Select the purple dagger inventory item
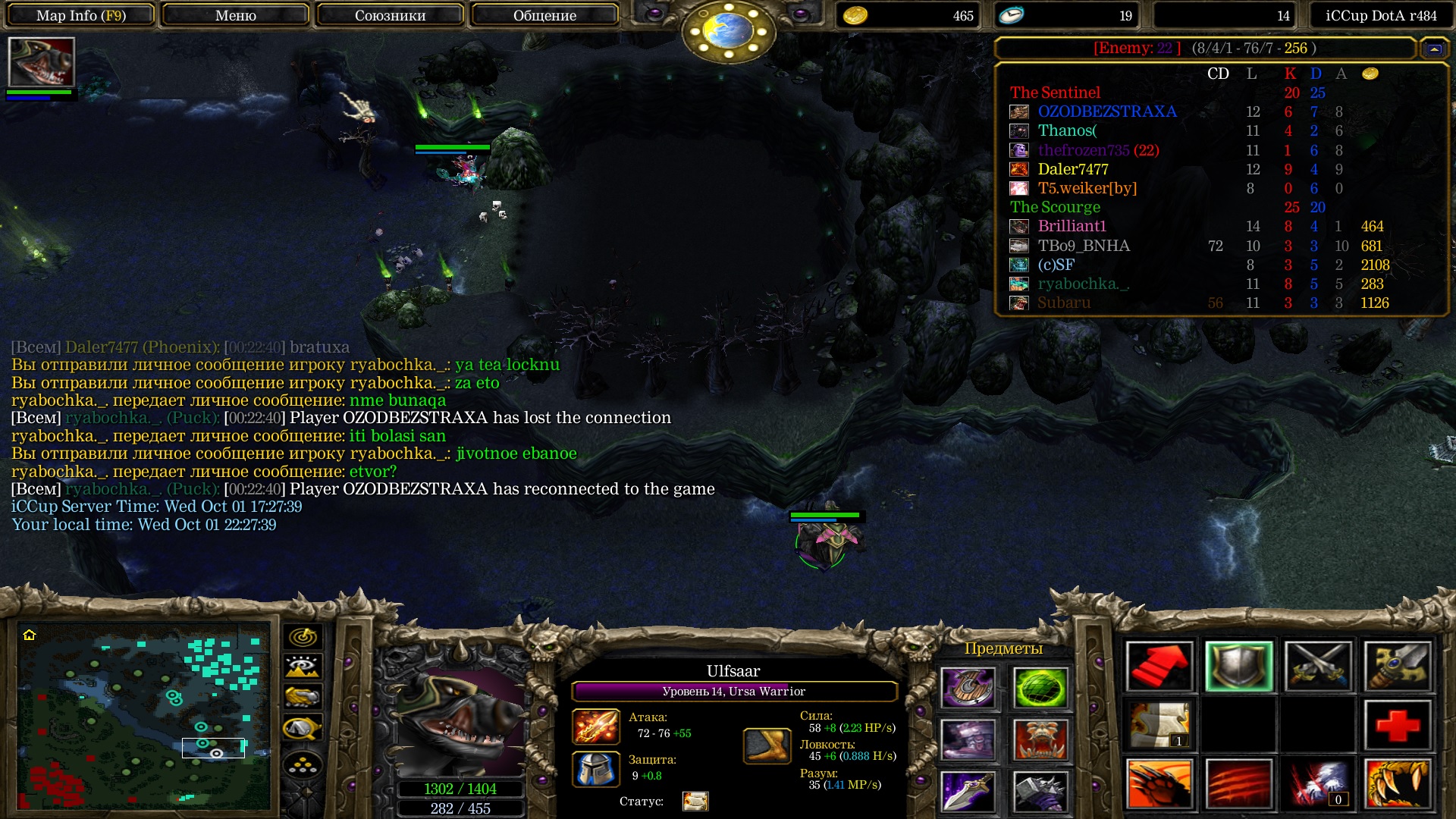This screenshot has height=819, width=1456. [968, 792]
